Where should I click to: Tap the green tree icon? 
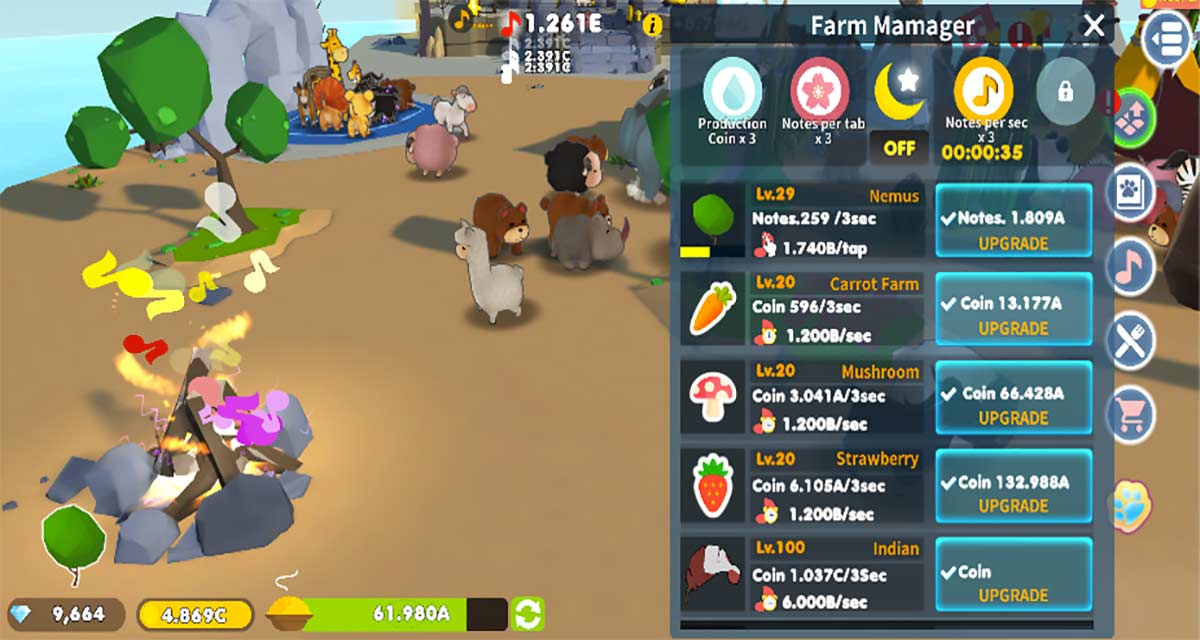73,541
